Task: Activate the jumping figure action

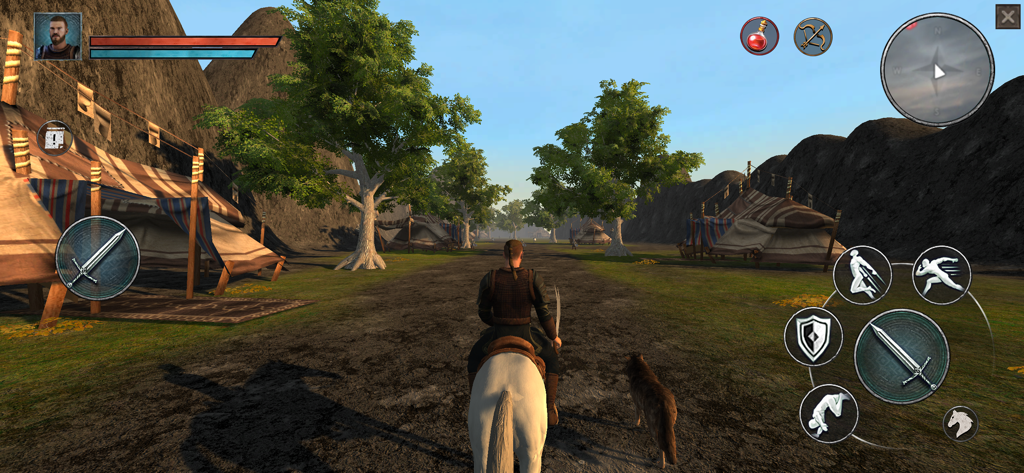Action: coord(862,275)
